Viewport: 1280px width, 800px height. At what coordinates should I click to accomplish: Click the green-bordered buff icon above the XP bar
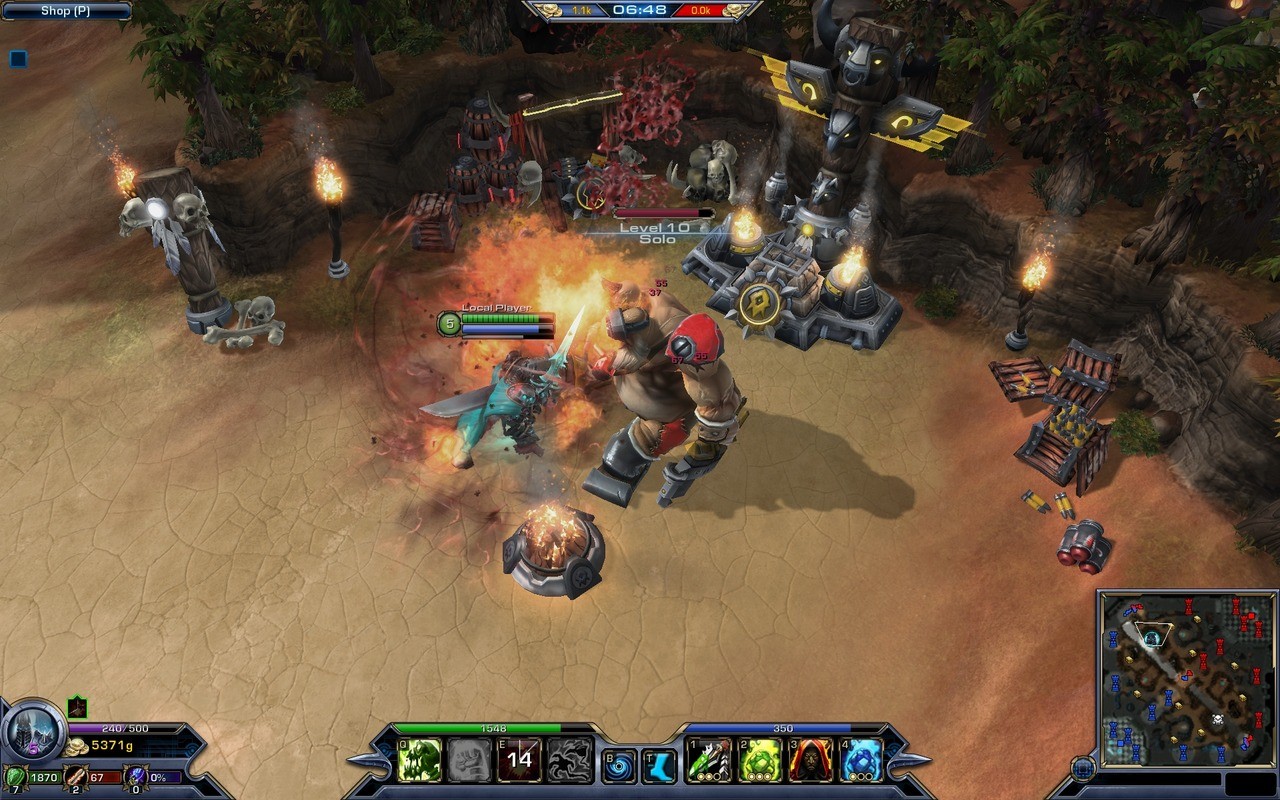point(77,708)
